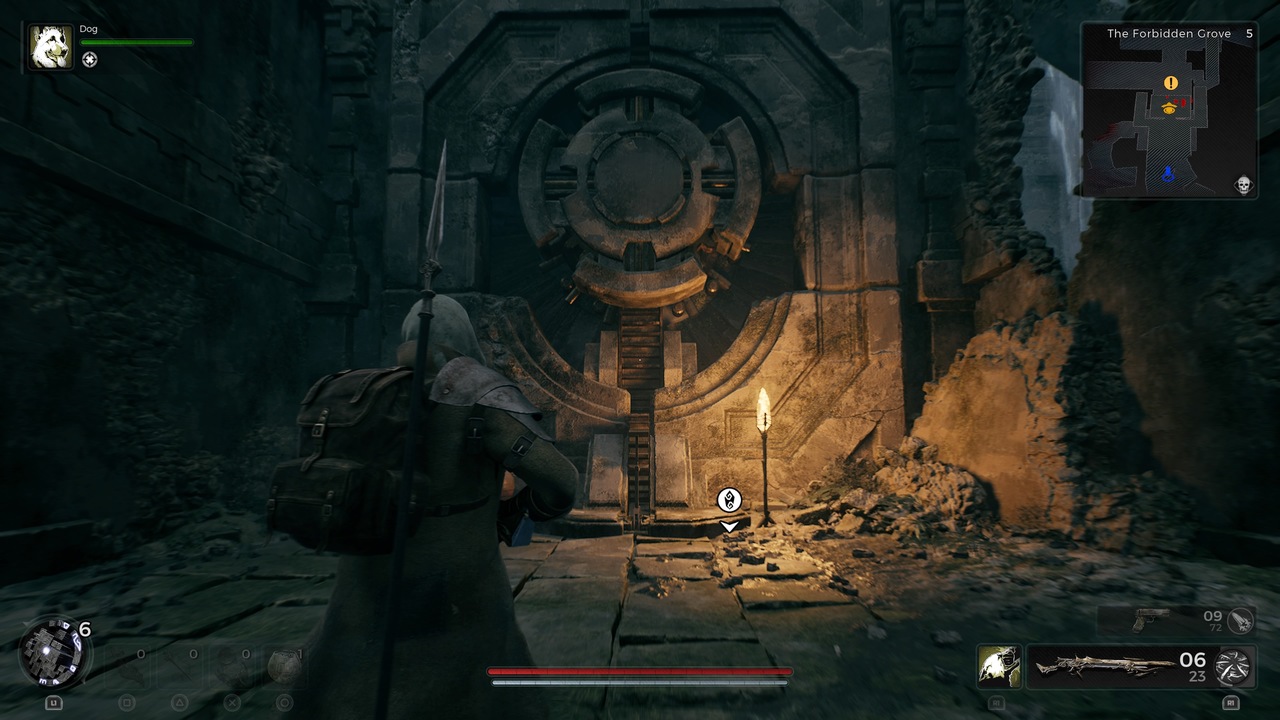This screenshot has height=720, width=1280.
Task: Select the zone level 5 indicator
Action: tap(1252, 33)
